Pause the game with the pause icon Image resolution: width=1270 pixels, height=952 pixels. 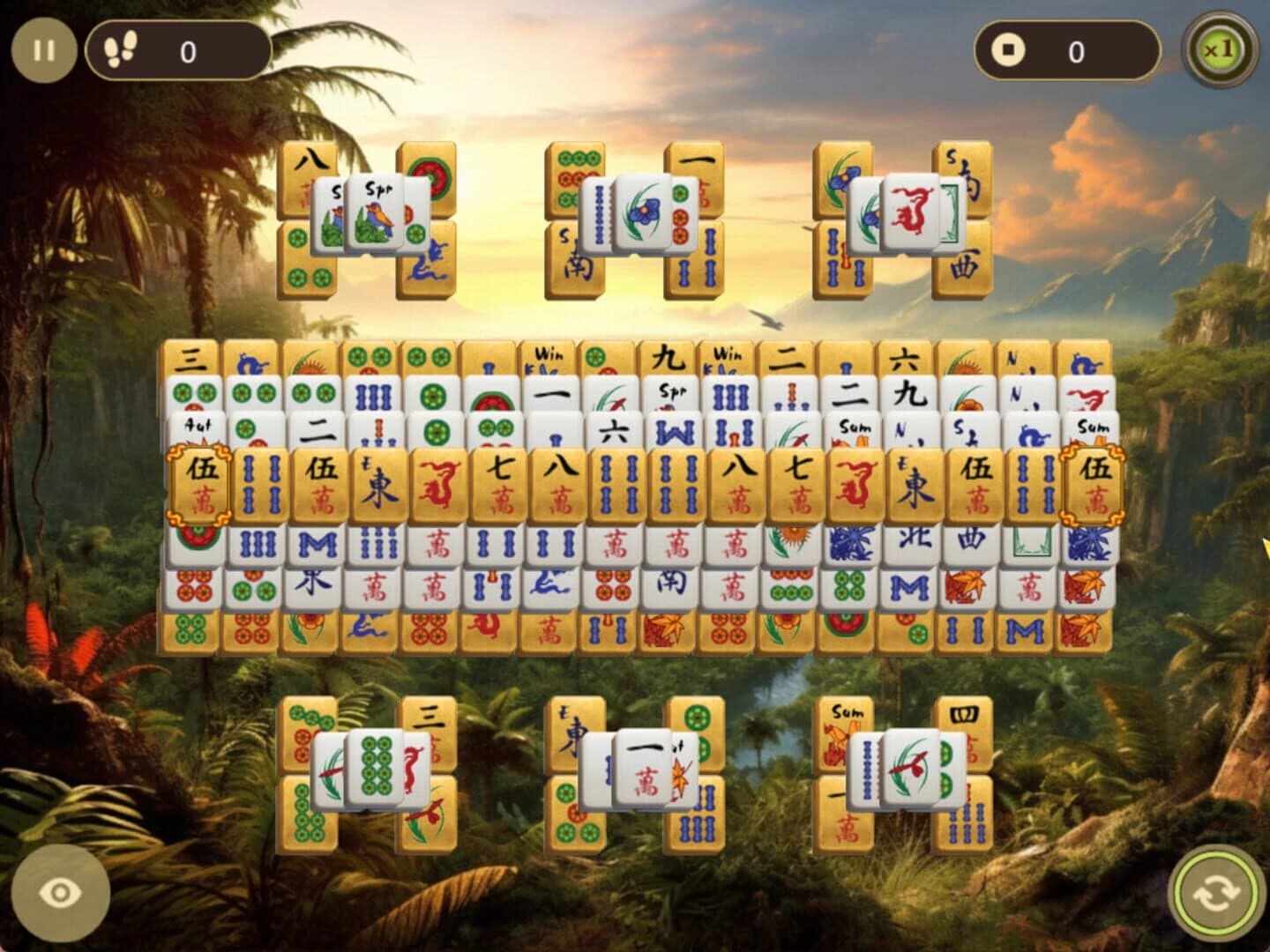pos(42,49)
